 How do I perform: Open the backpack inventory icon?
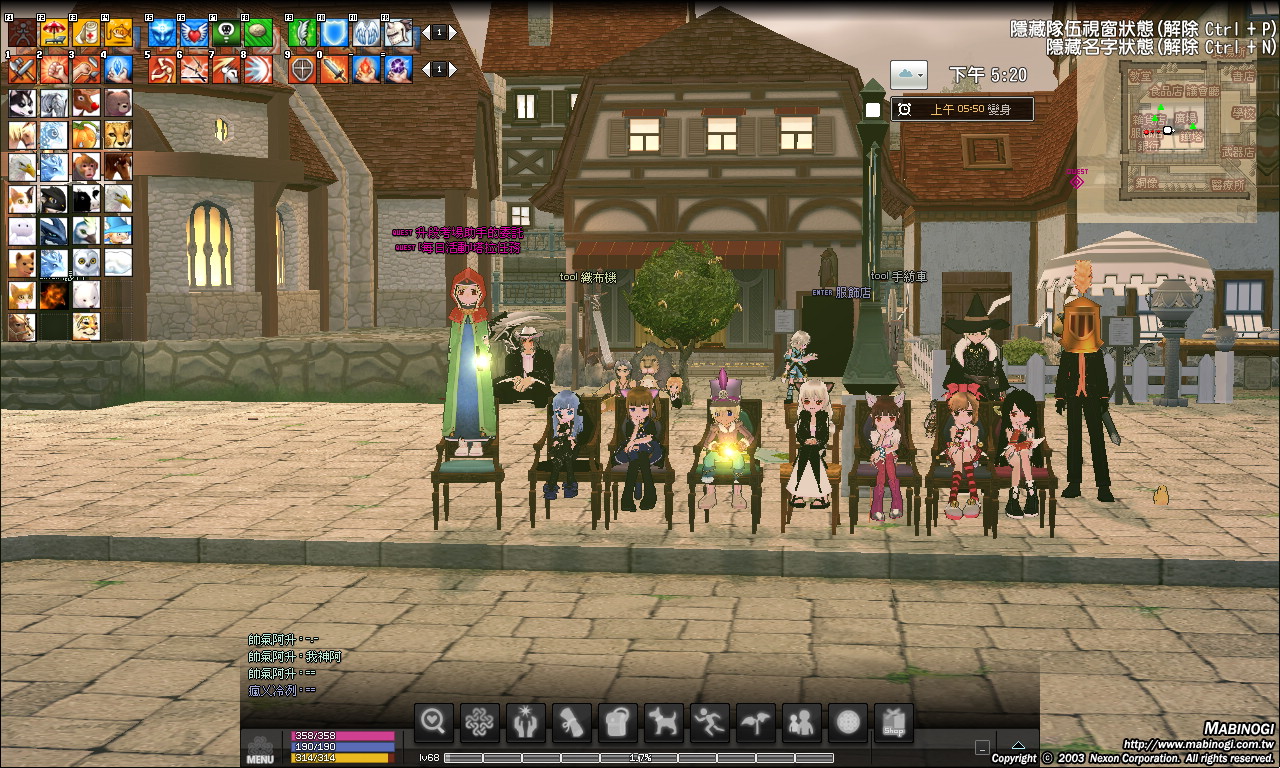(x=617, y=722)
